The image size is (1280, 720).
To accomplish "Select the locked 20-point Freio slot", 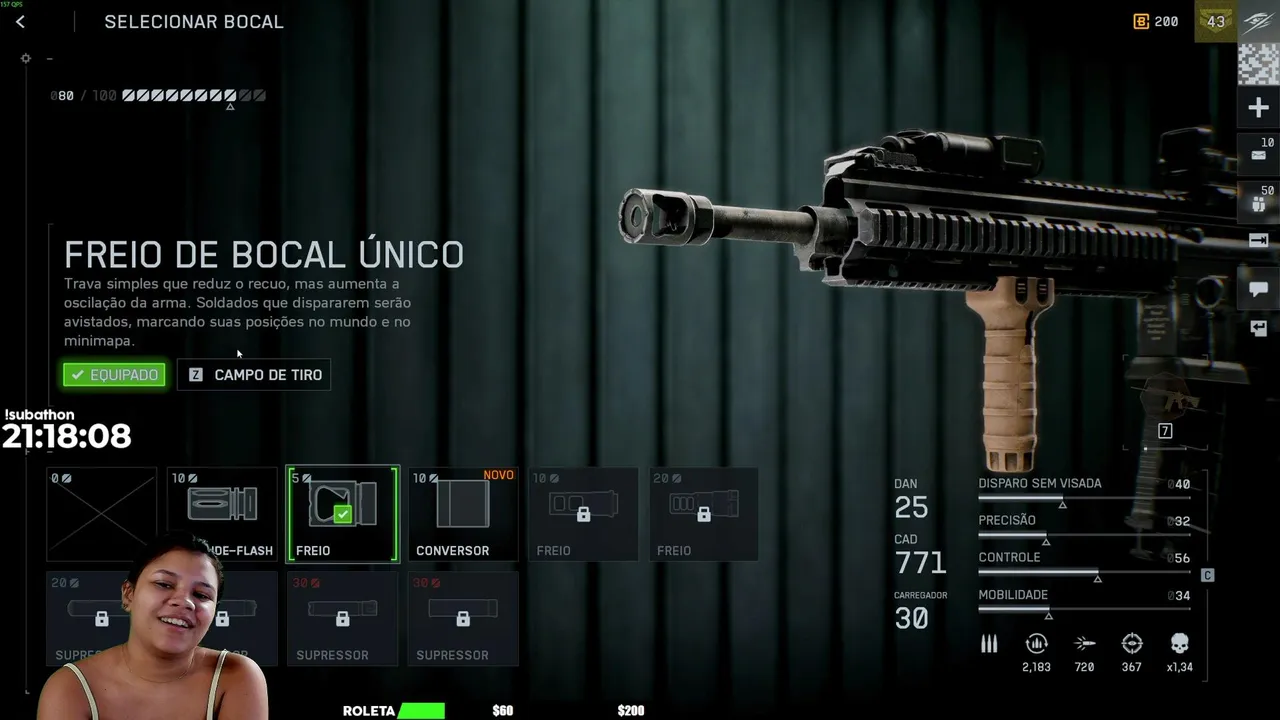I will 703,514.
